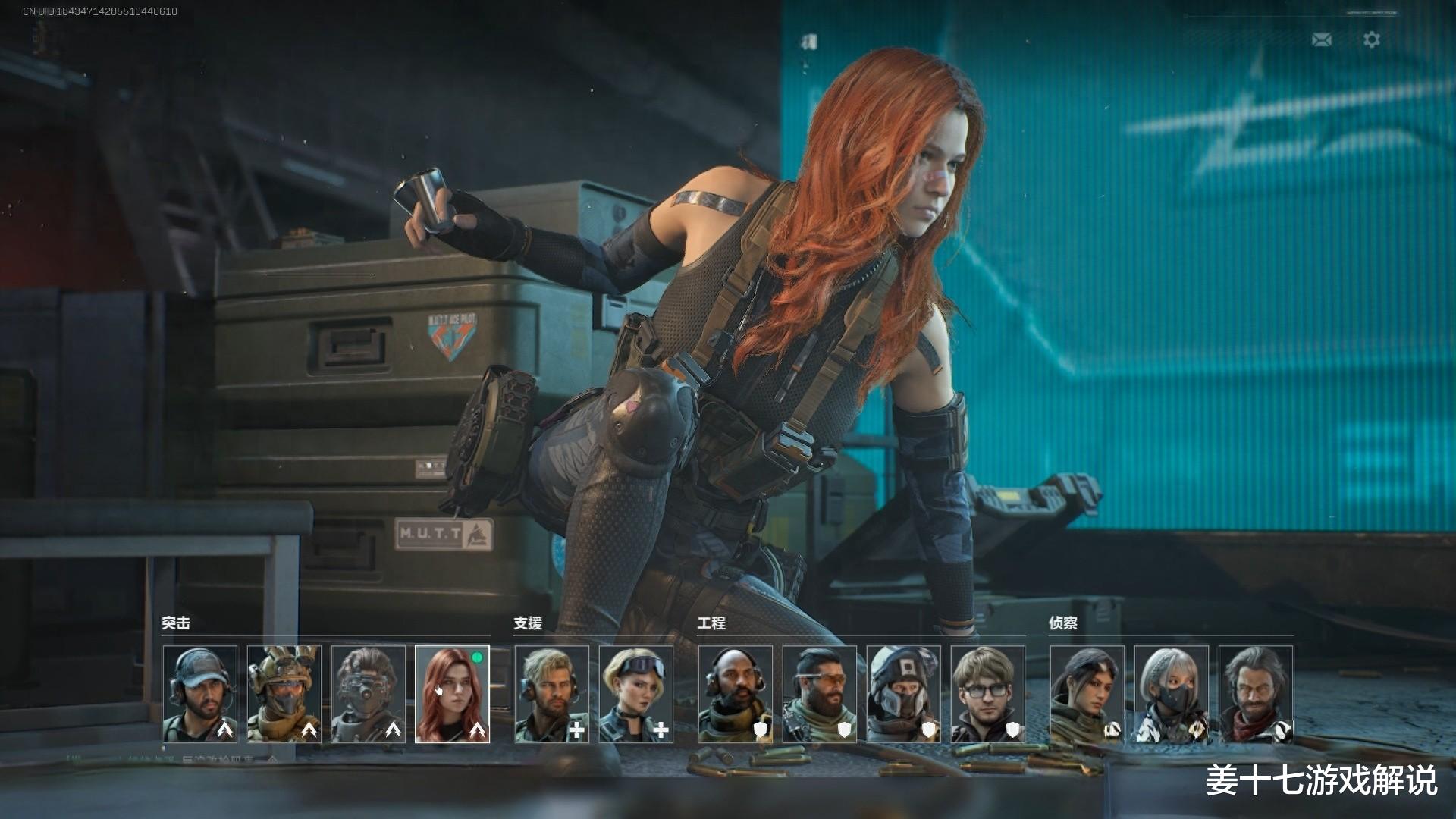The width and height of the screenshot is (1456, 819).
Task: Select the capped bearded assault operator with headset
Action: tap(200, 694)
